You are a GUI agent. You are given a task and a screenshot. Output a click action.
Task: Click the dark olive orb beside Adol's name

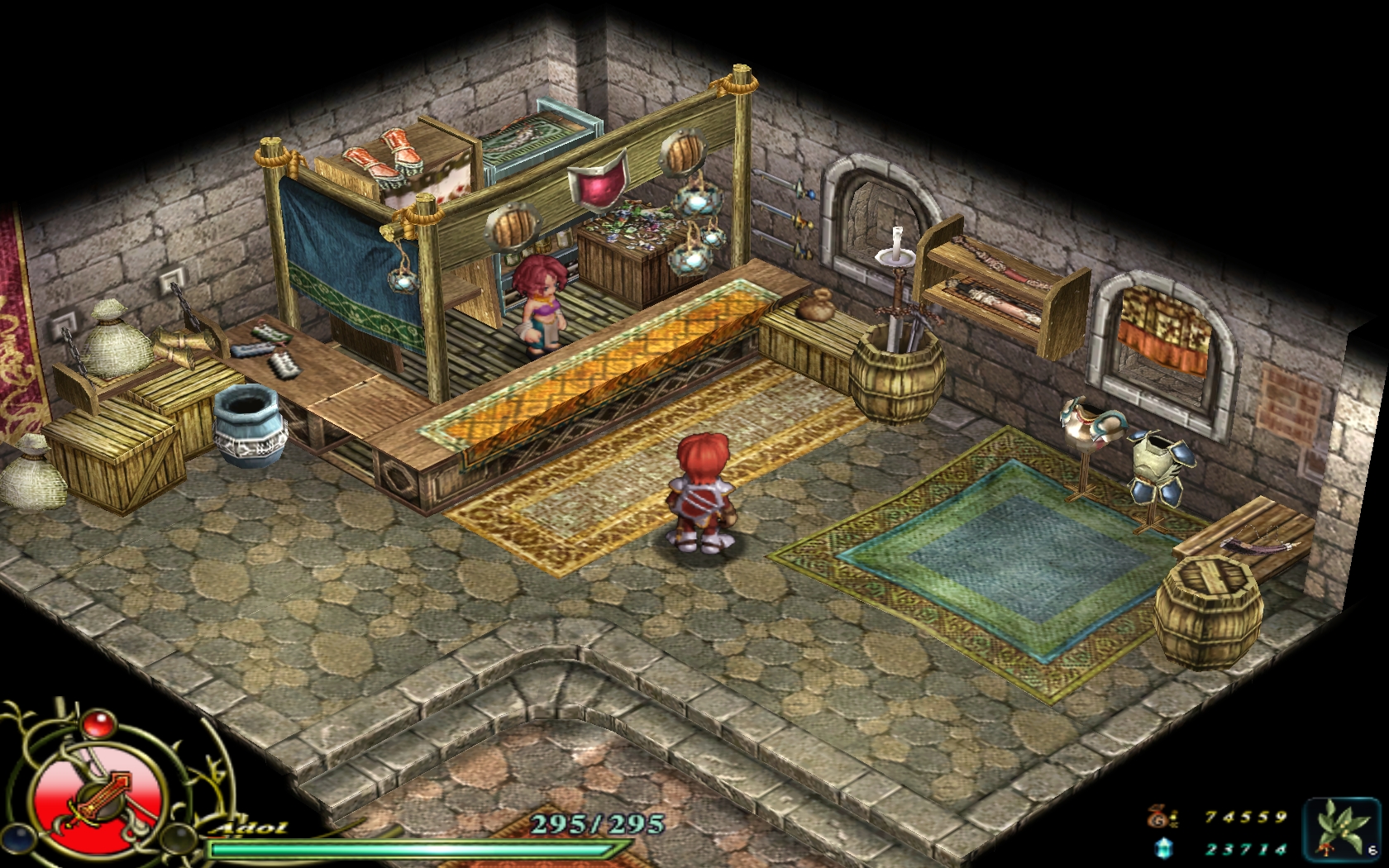tap(179, 838)
